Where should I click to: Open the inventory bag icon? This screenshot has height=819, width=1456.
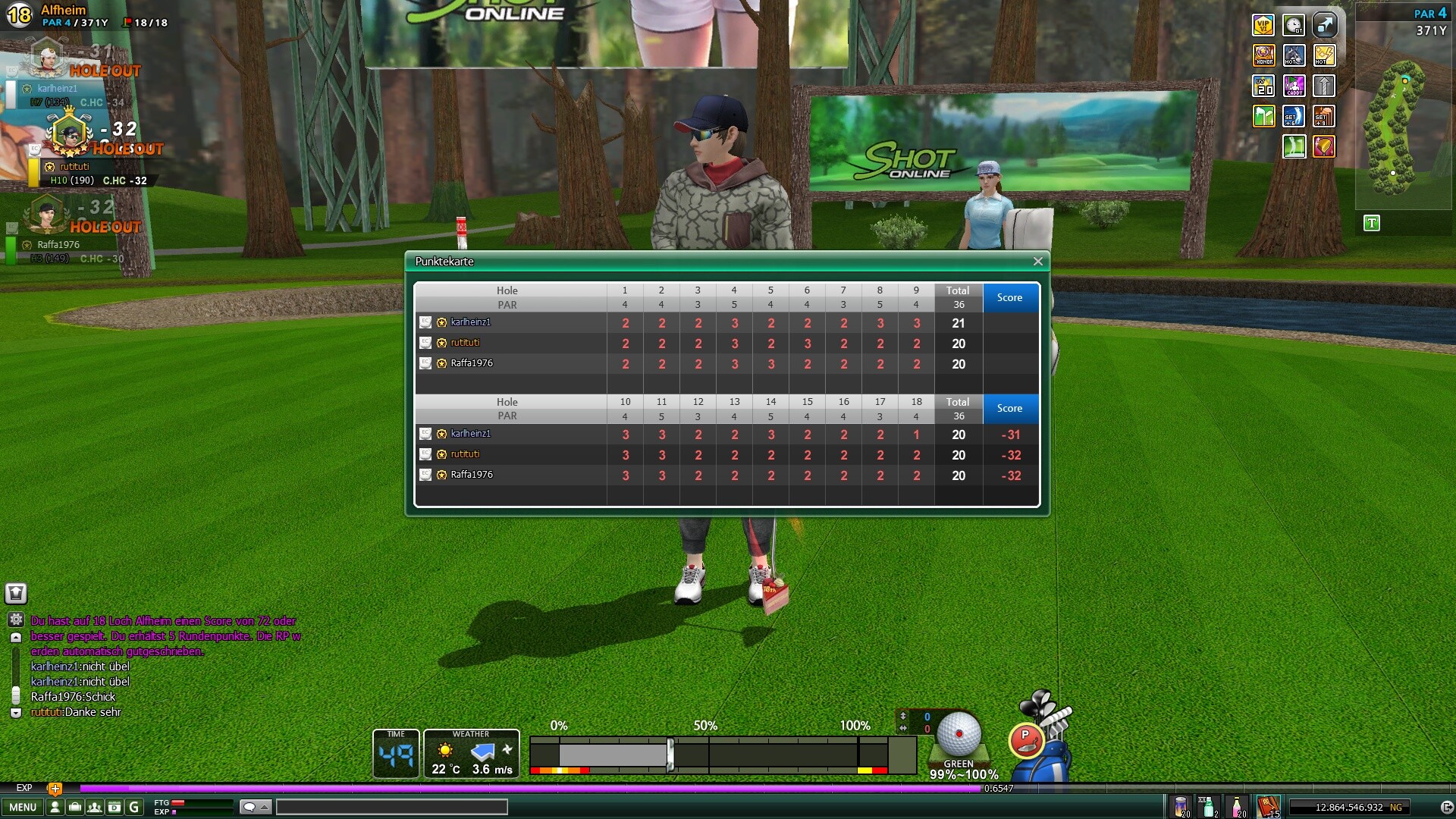74,807
